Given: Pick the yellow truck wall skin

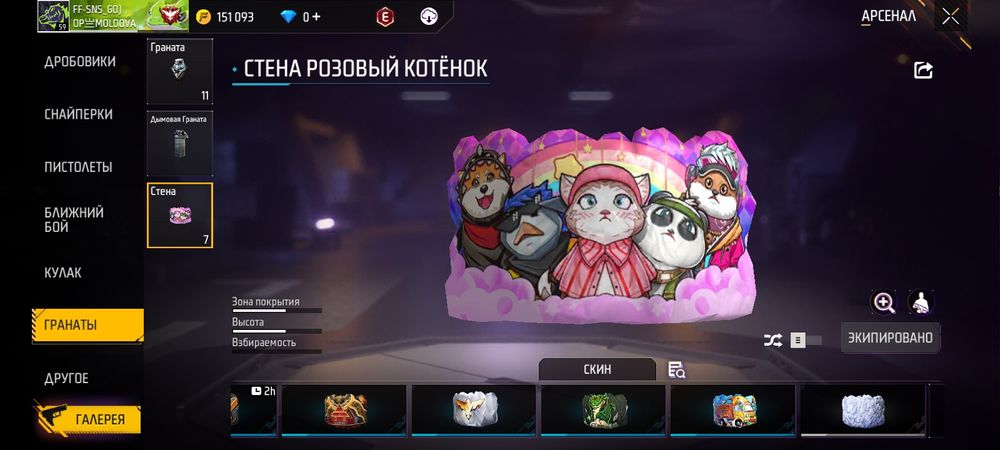Looking at the screenshot, I should [733, 409].
